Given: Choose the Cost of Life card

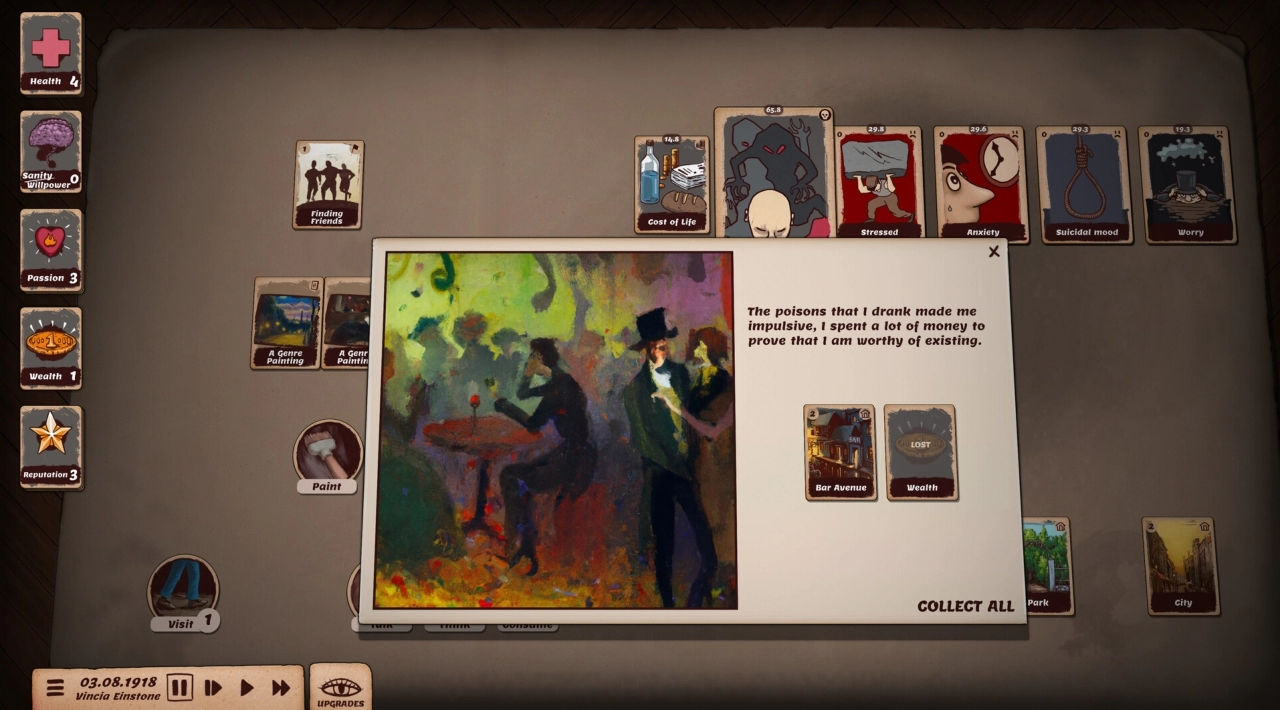Looking at the screenshot, I should click(x=671, y=185).
